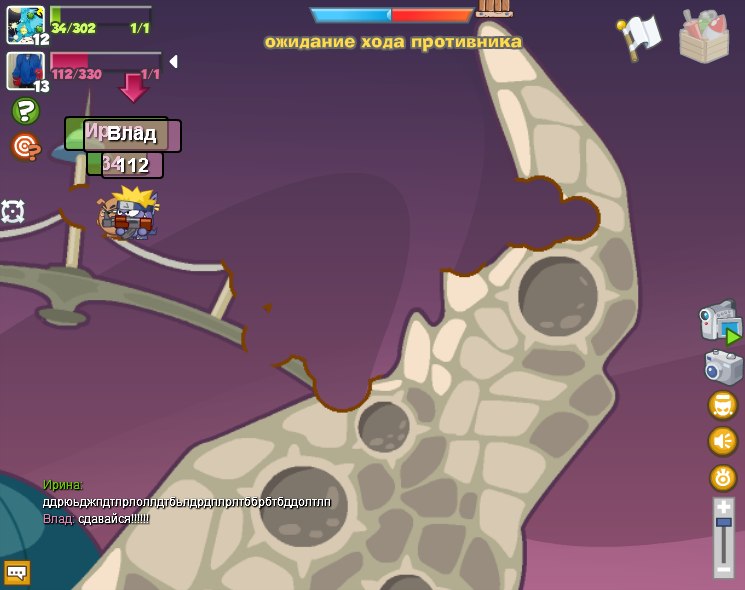Take a screenshot with the photo camera
This screenshot has height=590, width=745.
click(x=723, y=367)
